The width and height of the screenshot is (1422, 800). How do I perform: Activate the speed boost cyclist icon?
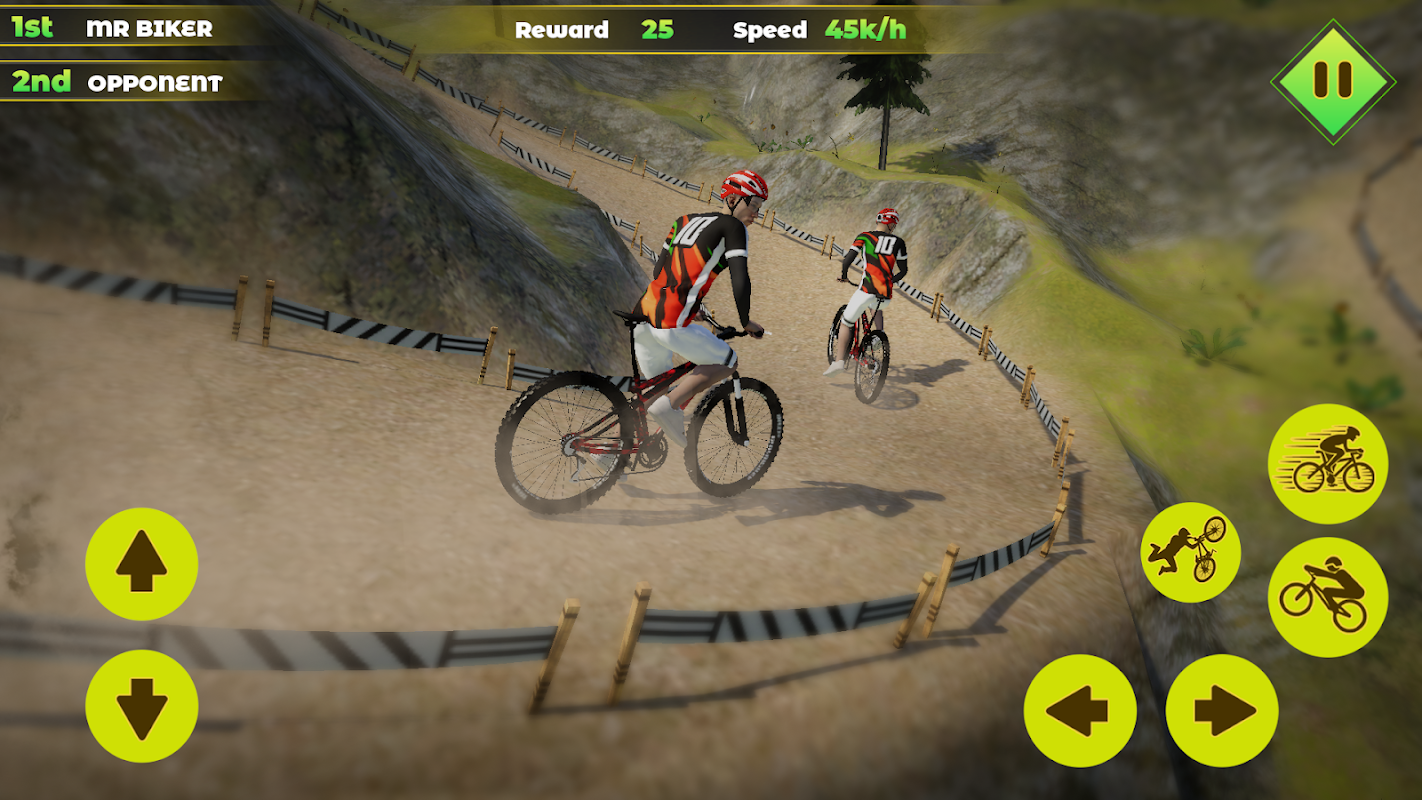click(1328, 463)
